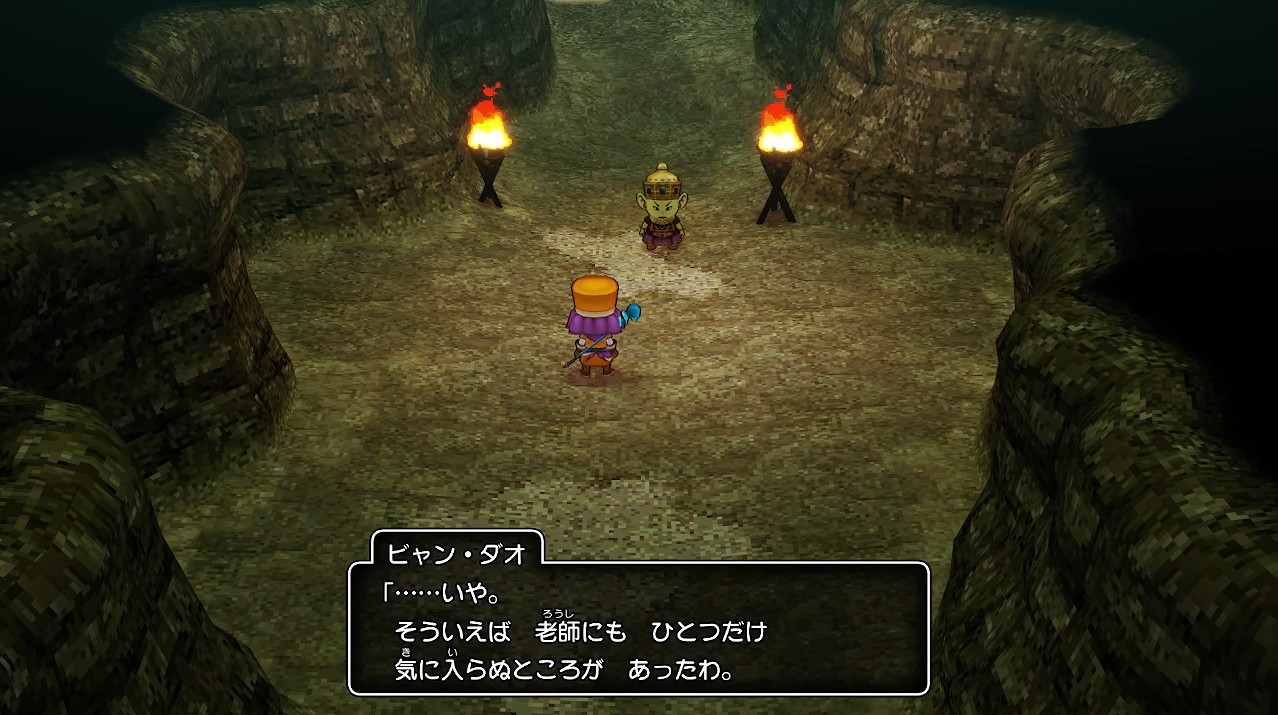1278x715 pixels.
Task: Advance the ビャン・ダオ dialogue message box
Action: (x=638, y=628)
